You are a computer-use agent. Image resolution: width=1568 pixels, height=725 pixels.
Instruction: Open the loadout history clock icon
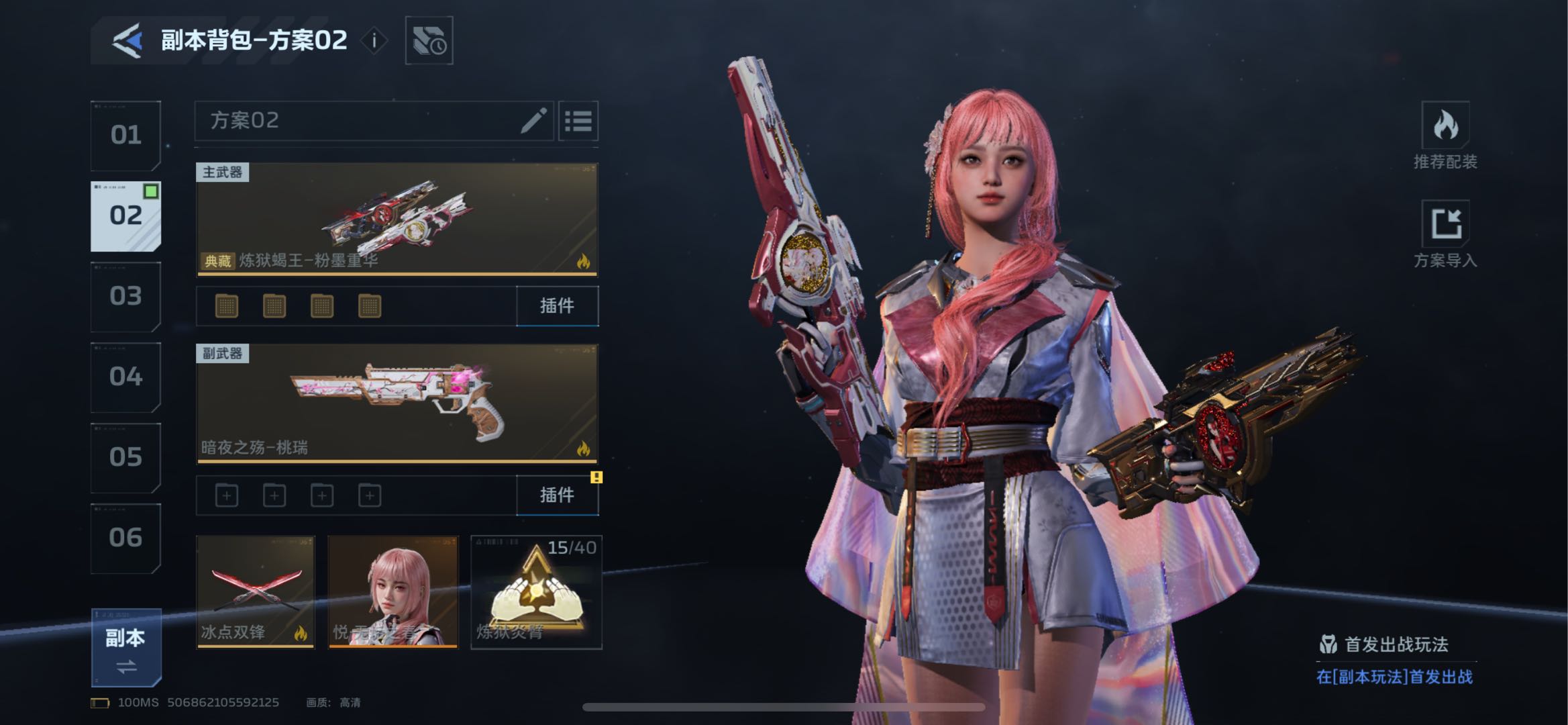tap(429, 41)
